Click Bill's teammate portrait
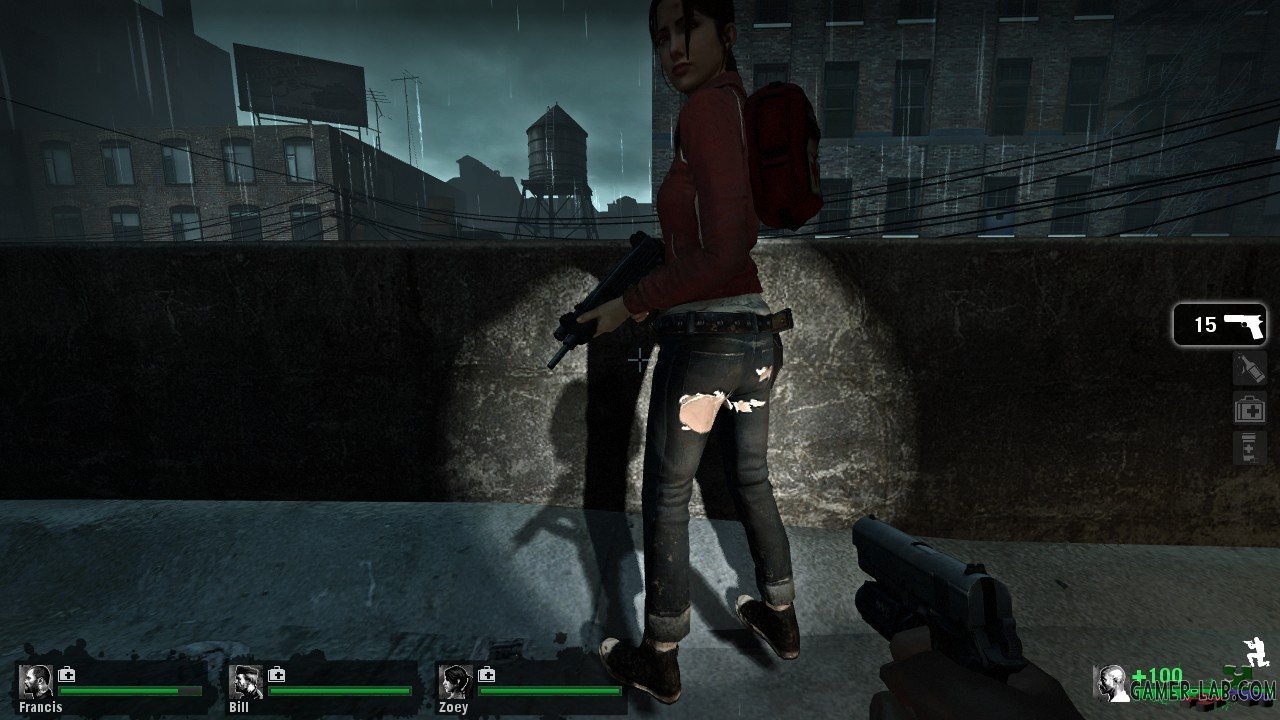This screenshot has height=720, width=1280. coord(246,682)
